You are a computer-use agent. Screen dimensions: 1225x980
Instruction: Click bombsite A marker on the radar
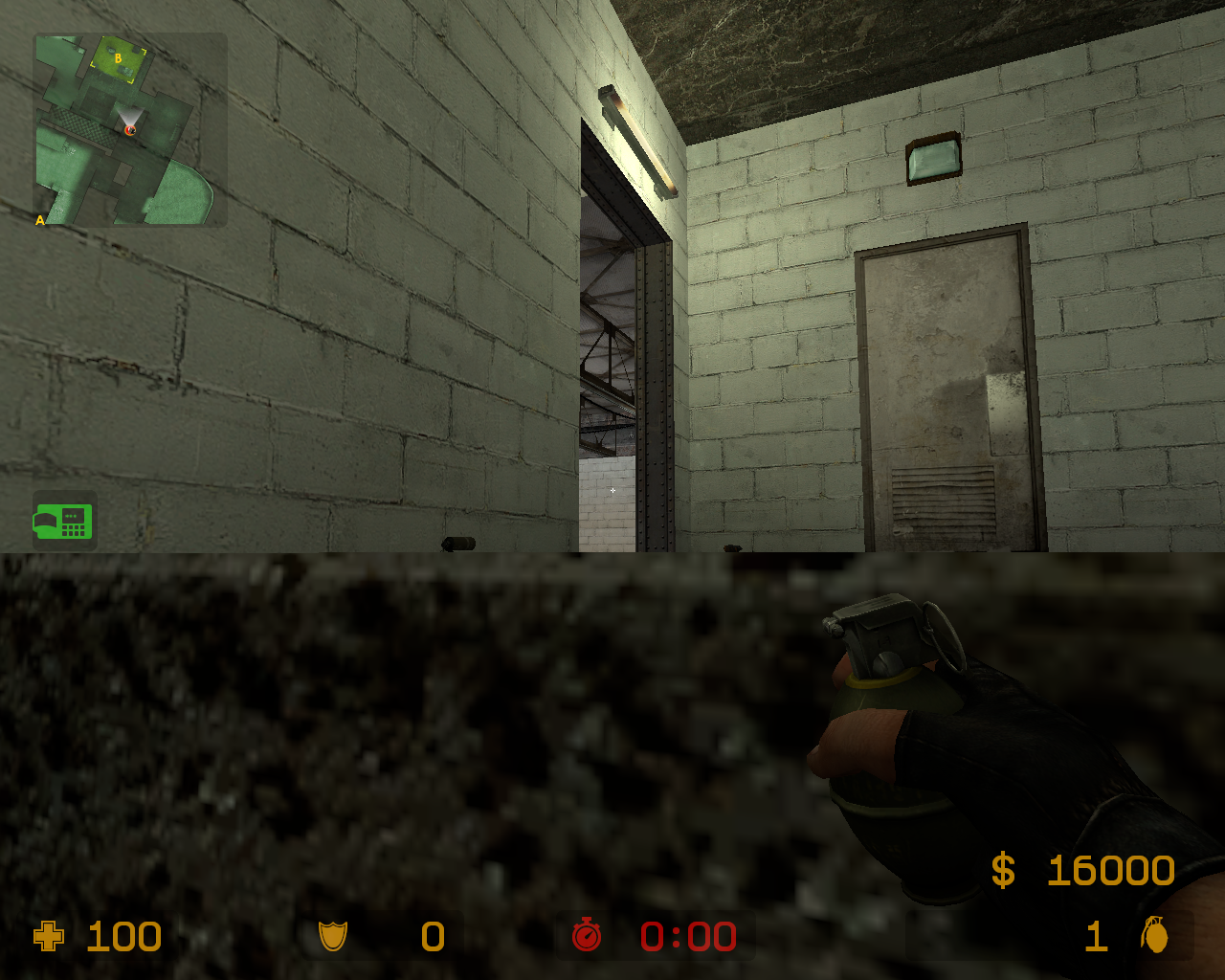coord(39,221)
